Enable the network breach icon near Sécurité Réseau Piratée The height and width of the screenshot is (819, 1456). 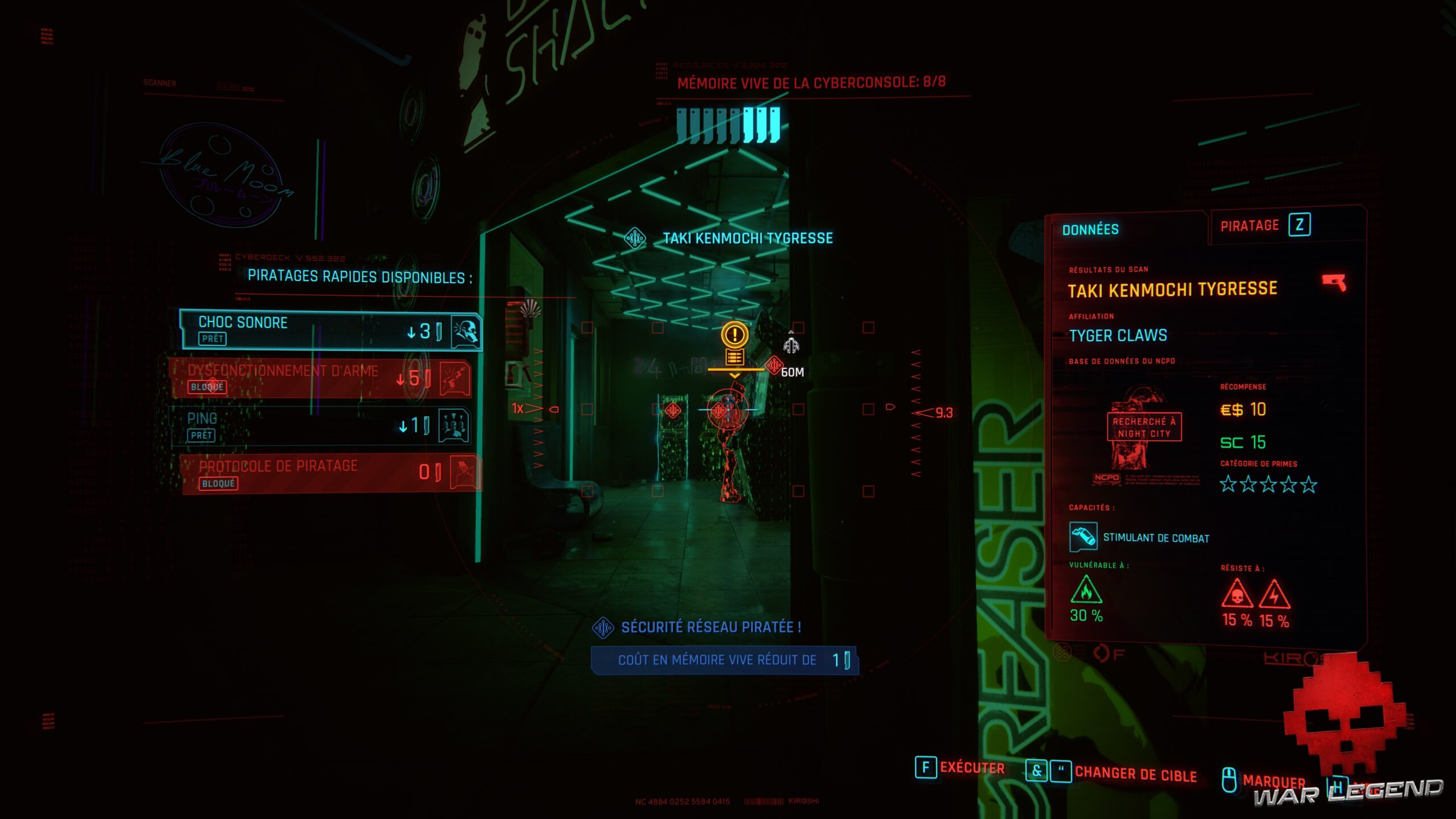click(x=604, y=626)
